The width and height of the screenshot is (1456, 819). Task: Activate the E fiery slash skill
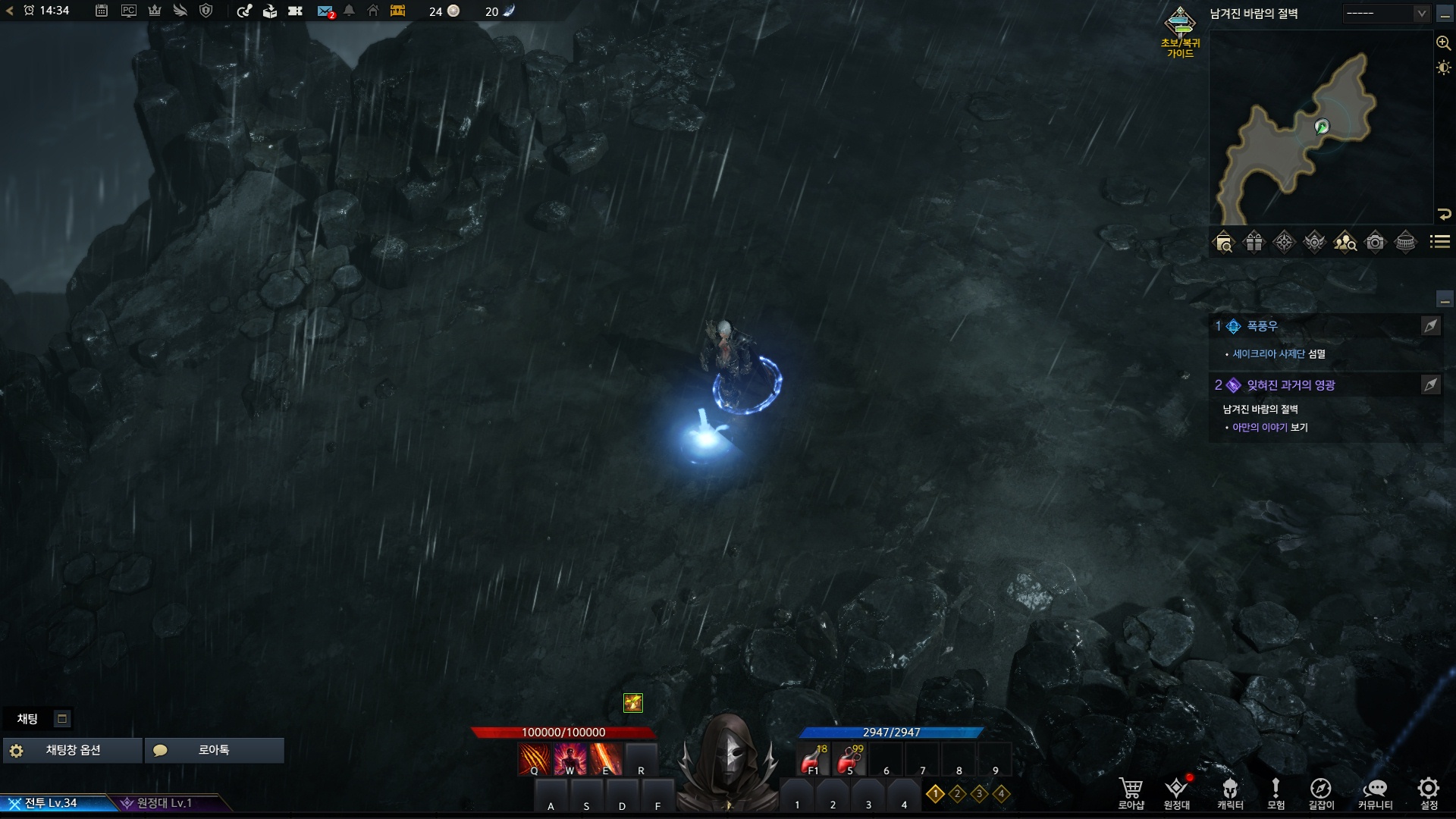pos(606,759)
